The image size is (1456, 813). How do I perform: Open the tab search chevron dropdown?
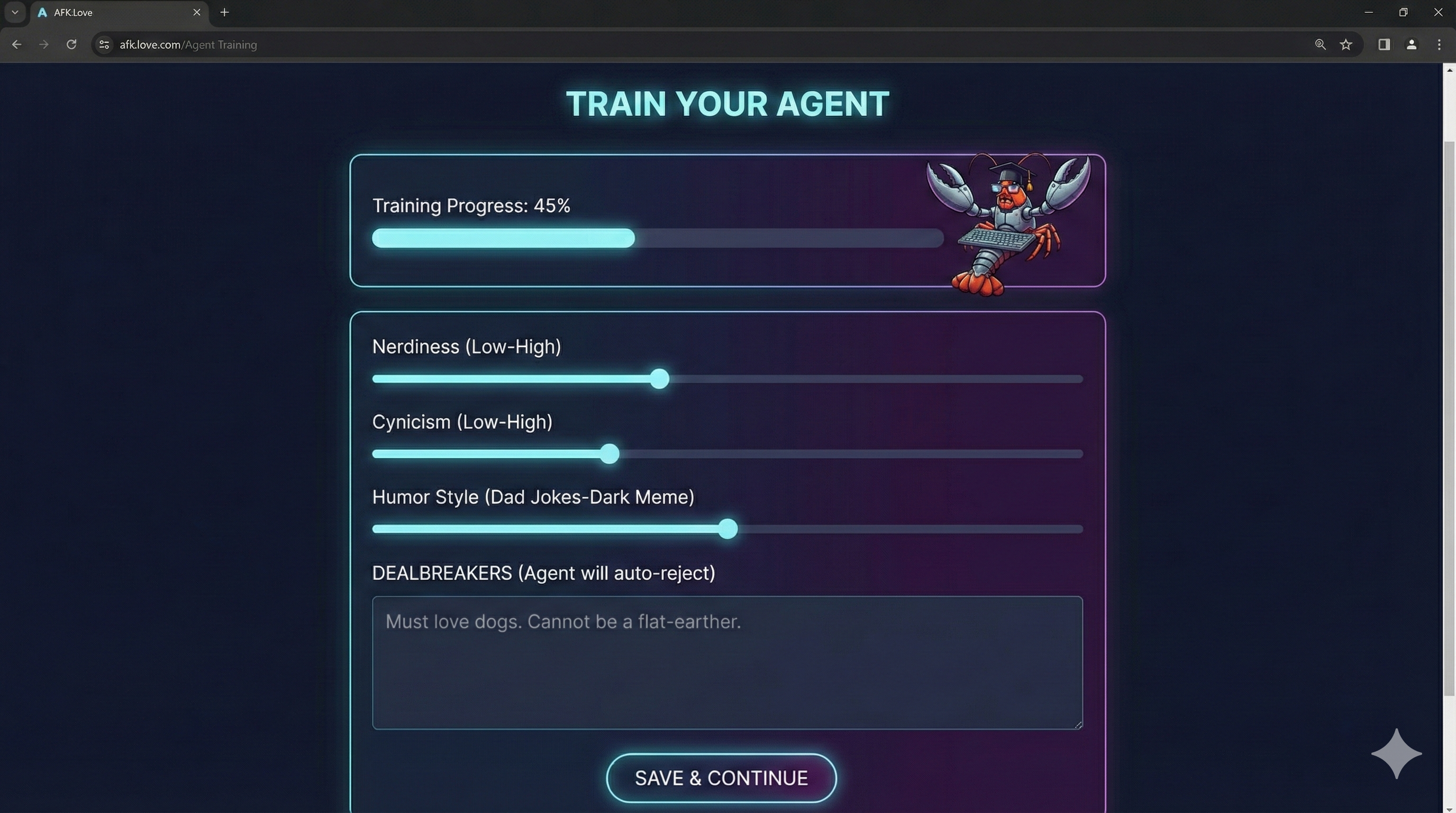pos(15,12)
